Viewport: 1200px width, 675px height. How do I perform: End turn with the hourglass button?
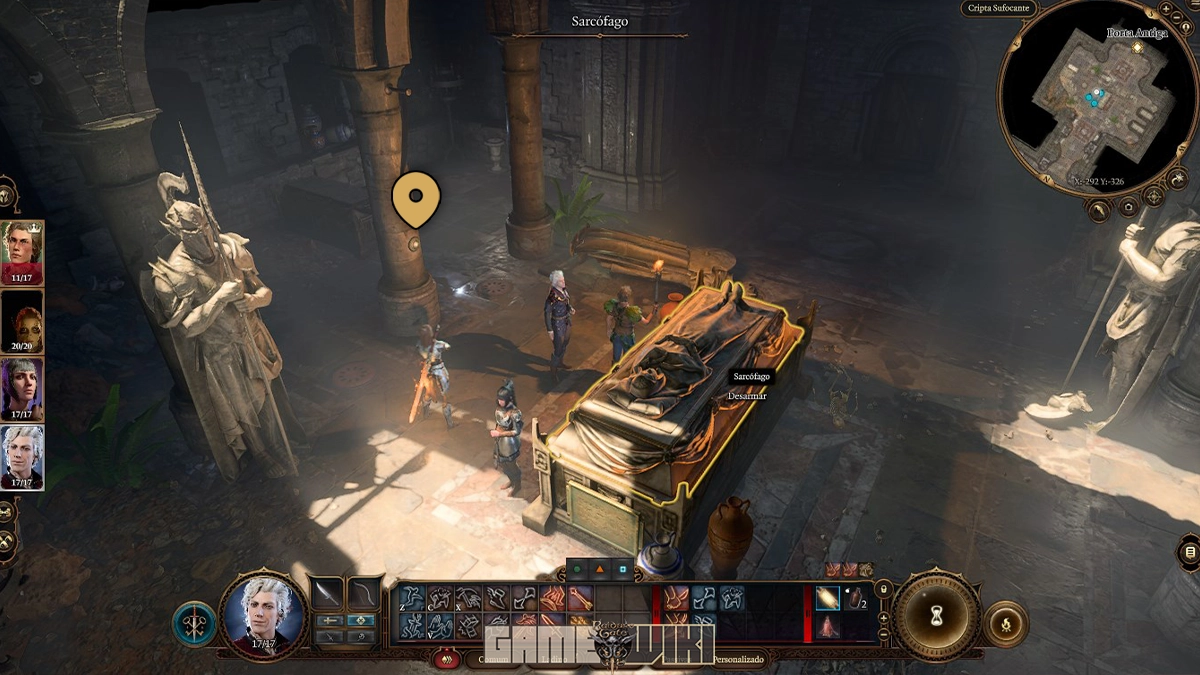click(x=937, y=613)
